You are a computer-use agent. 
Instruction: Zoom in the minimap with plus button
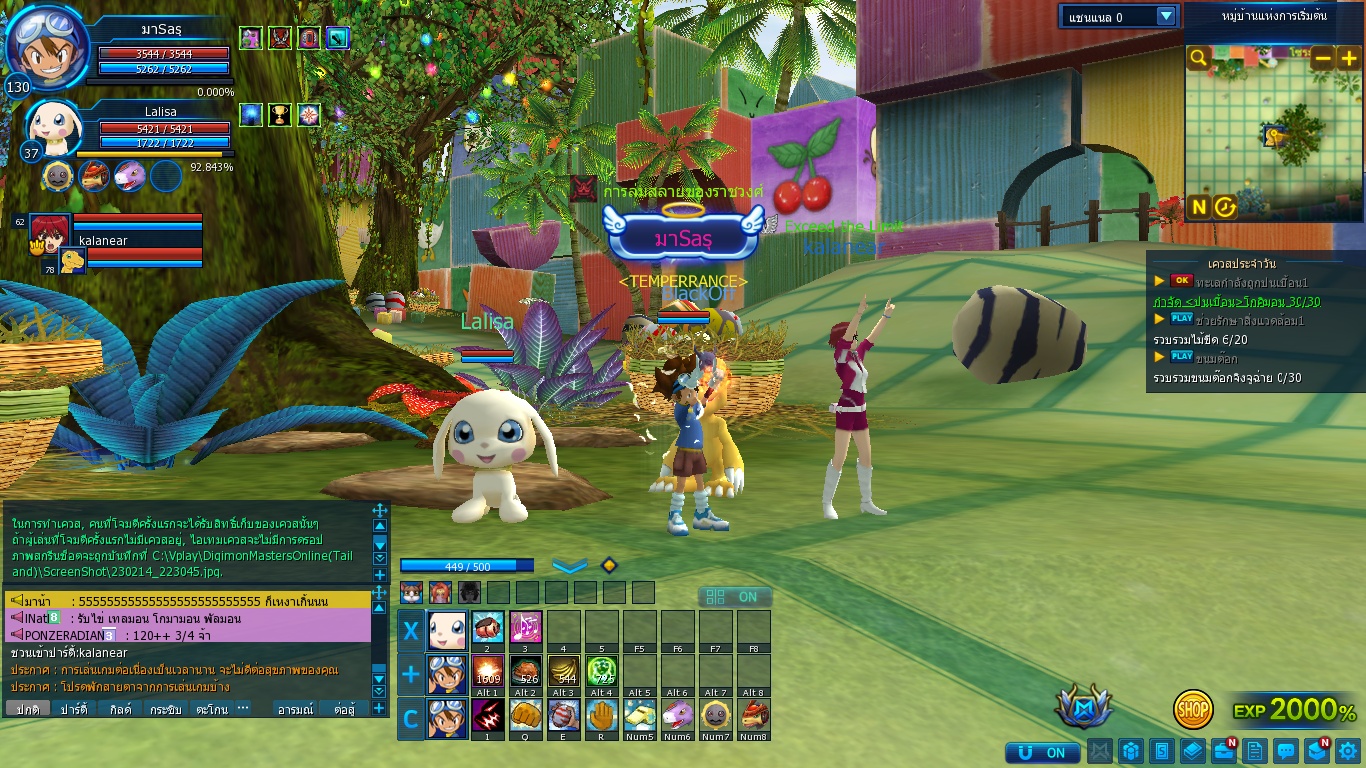coord(1349,58)
